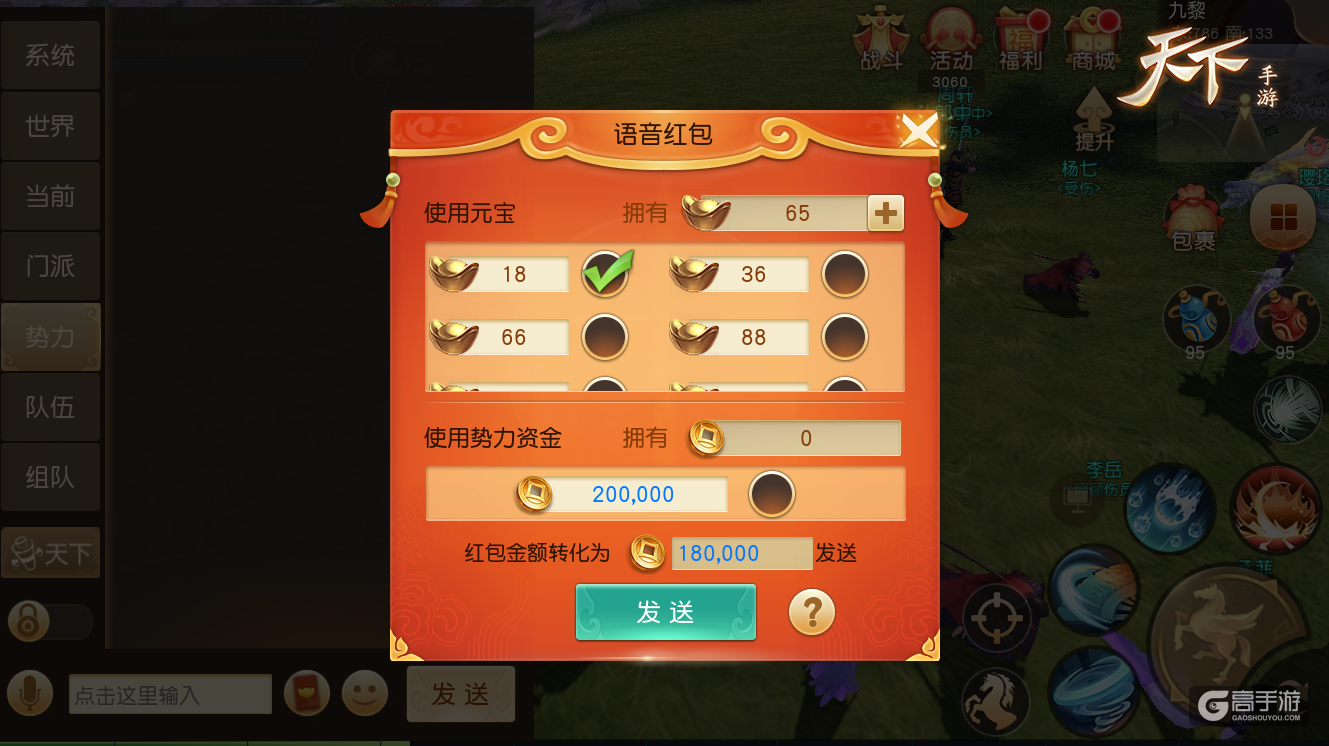This screenshot has width=1329, height=746.
Task: Open the question mark help button
Action: tap(812, 612)
